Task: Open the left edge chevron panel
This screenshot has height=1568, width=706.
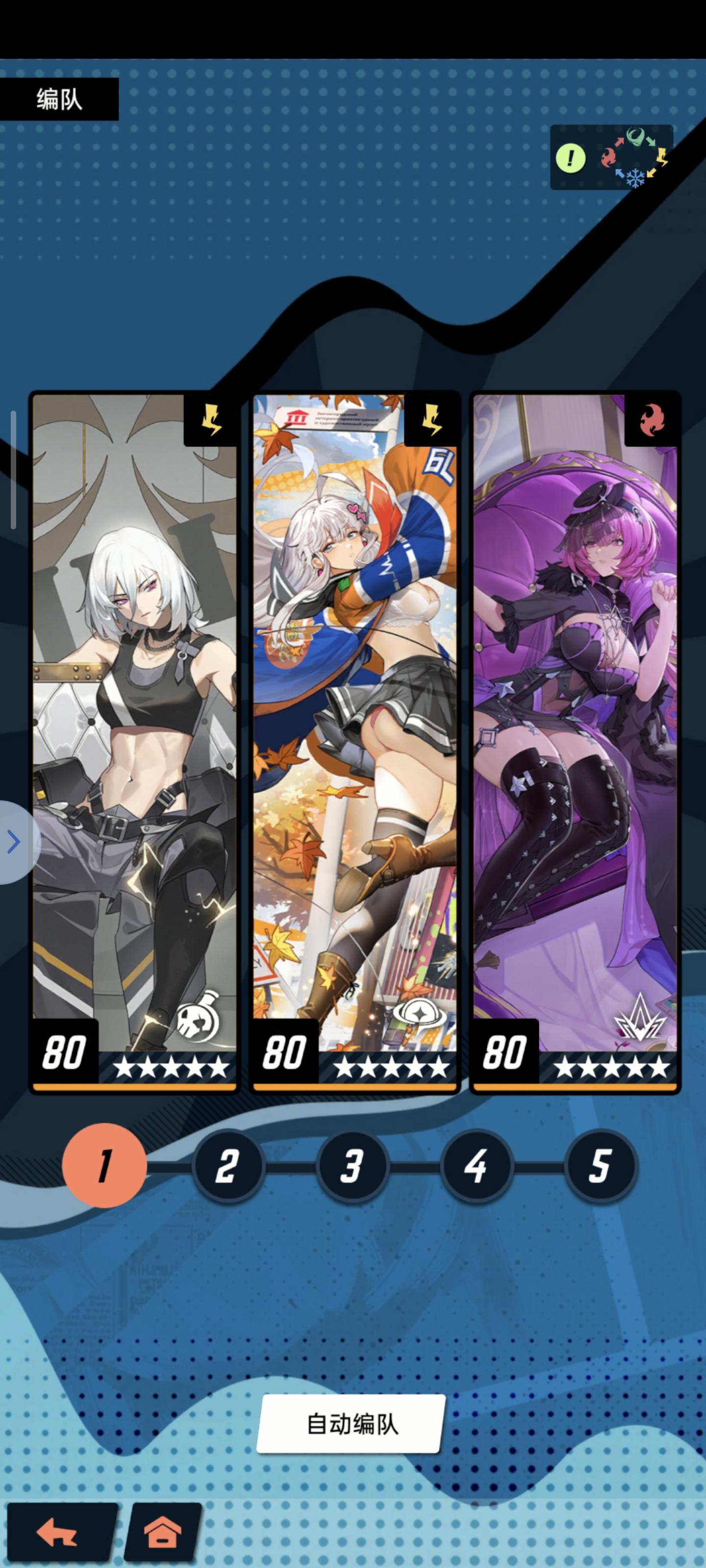Action: pos(13,842)
